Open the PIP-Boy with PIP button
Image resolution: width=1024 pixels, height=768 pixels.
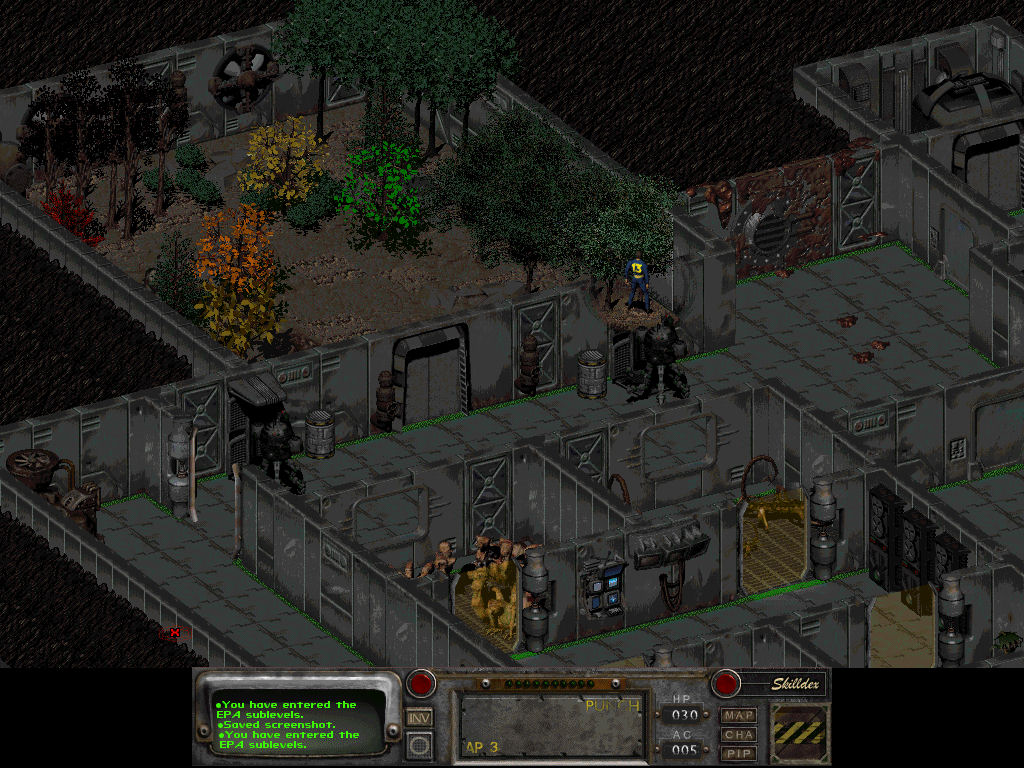point(739,753)
